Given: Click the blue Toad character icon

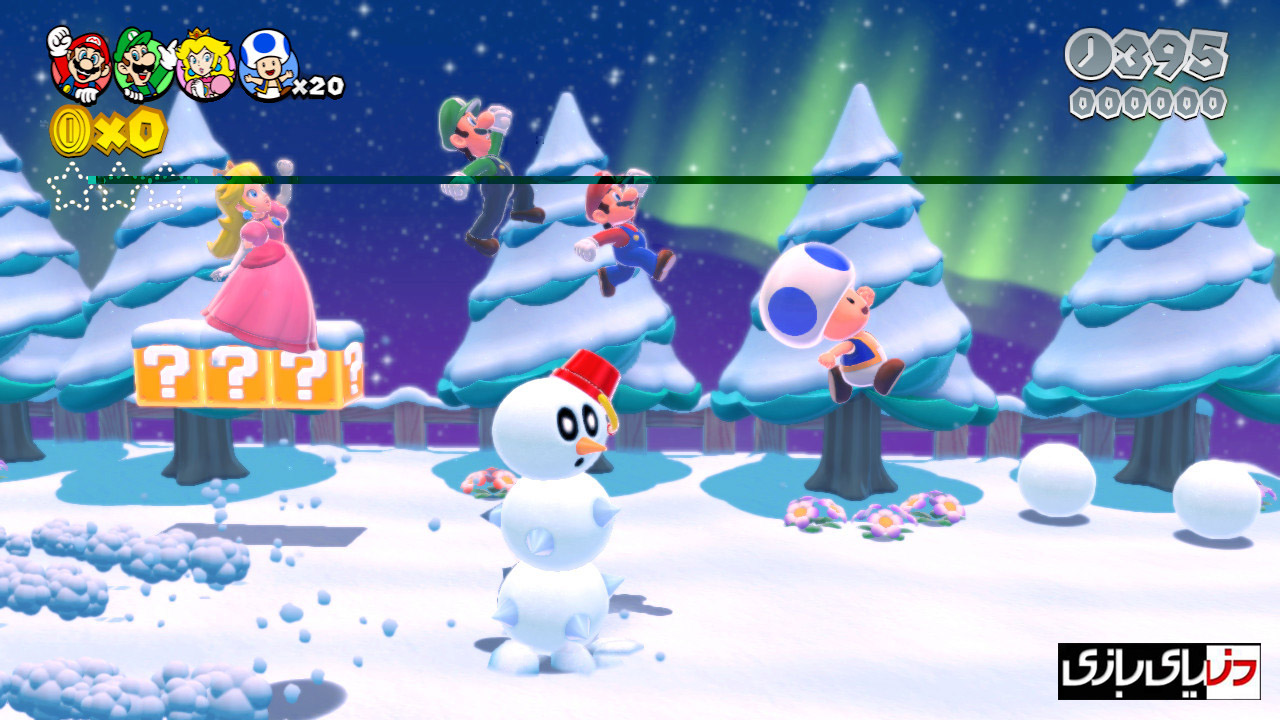Looking at the screenshot, I should [269, 66].
